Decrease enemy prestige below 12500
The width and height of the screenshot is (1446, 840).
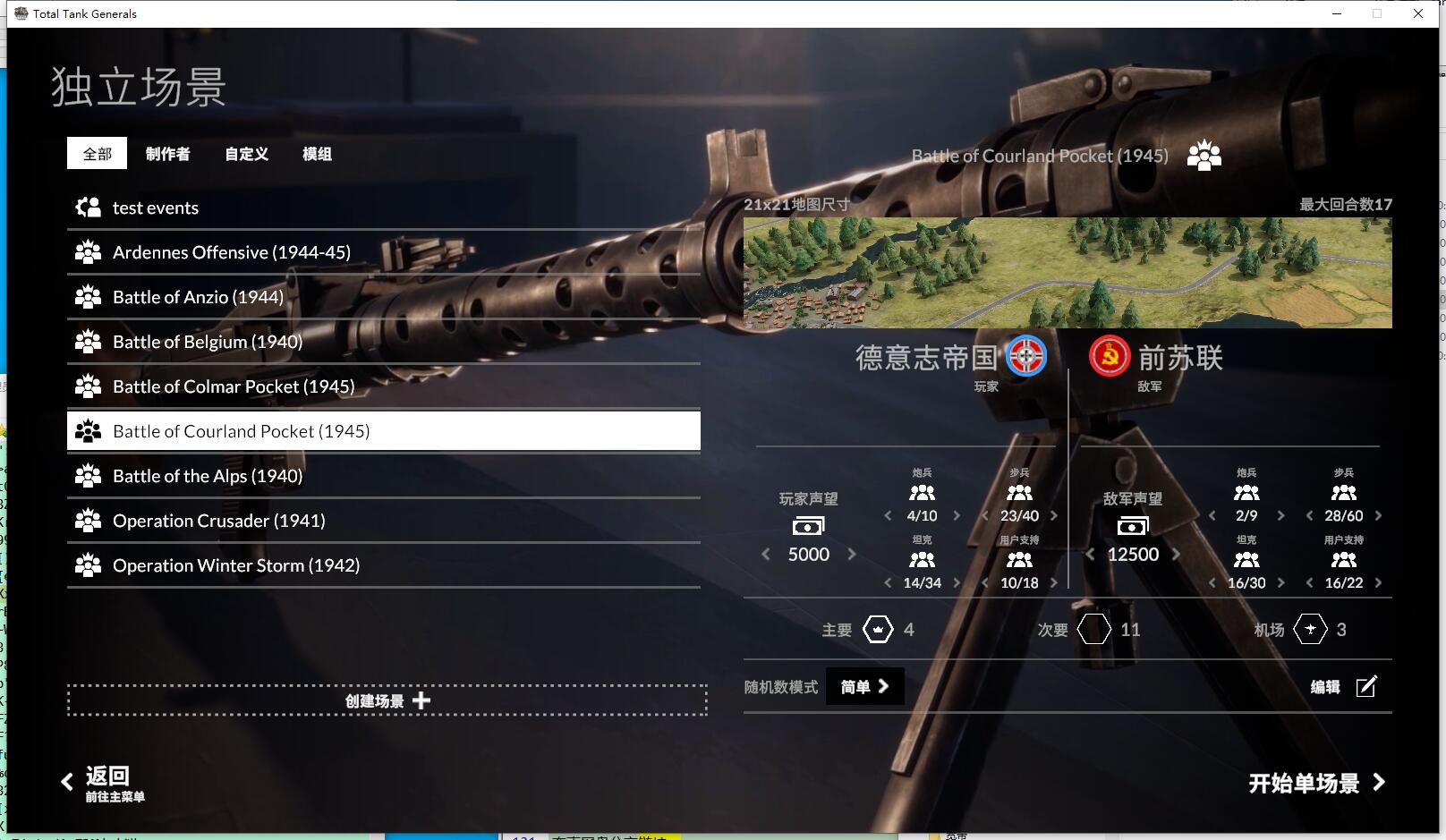tap(1090, 555)
